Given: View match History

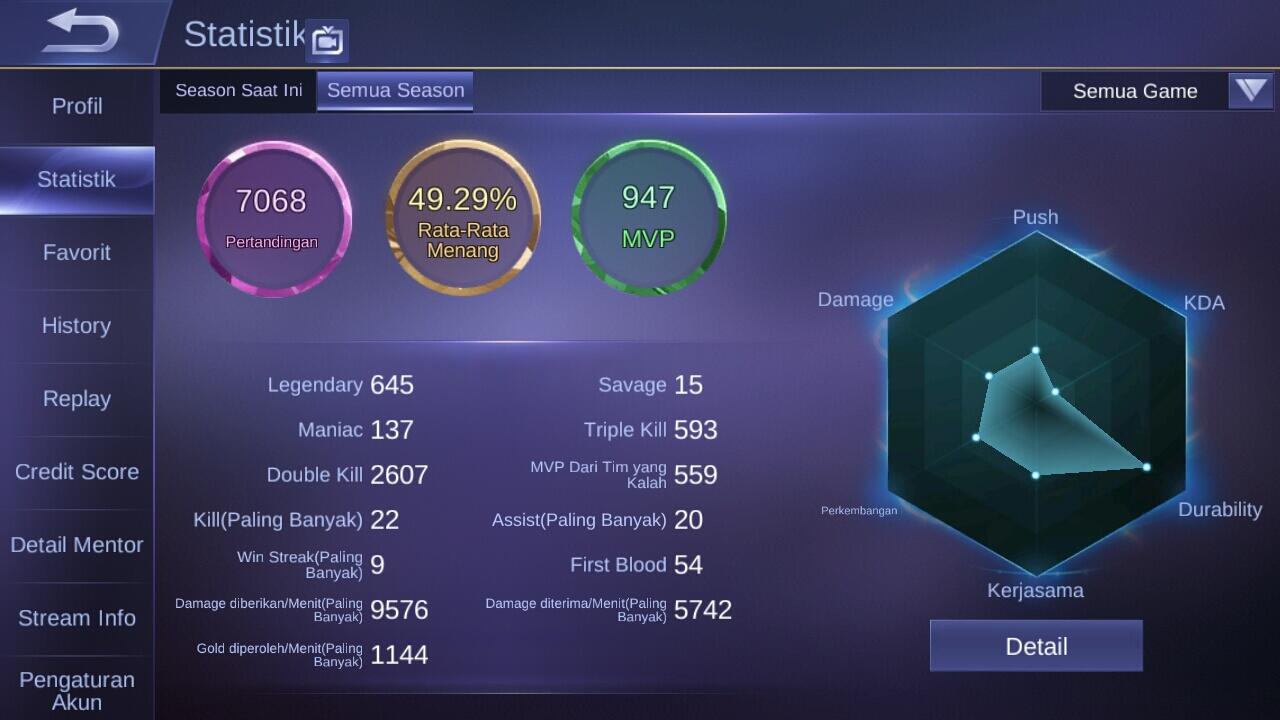Looking at the screenshot, I should coord(77,326).
